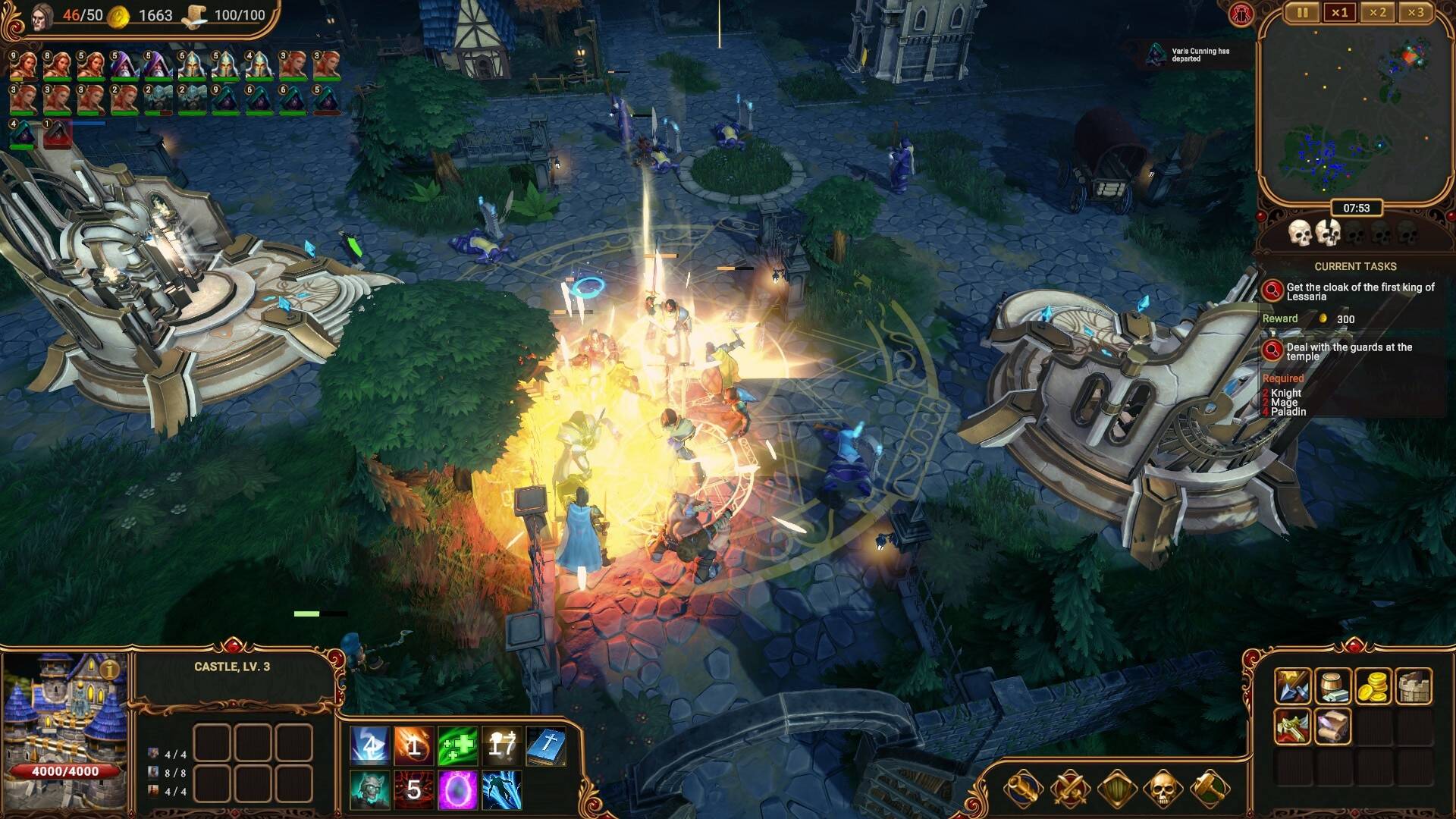
Task: Set game speed to x2
Action: click(1377, 13)
